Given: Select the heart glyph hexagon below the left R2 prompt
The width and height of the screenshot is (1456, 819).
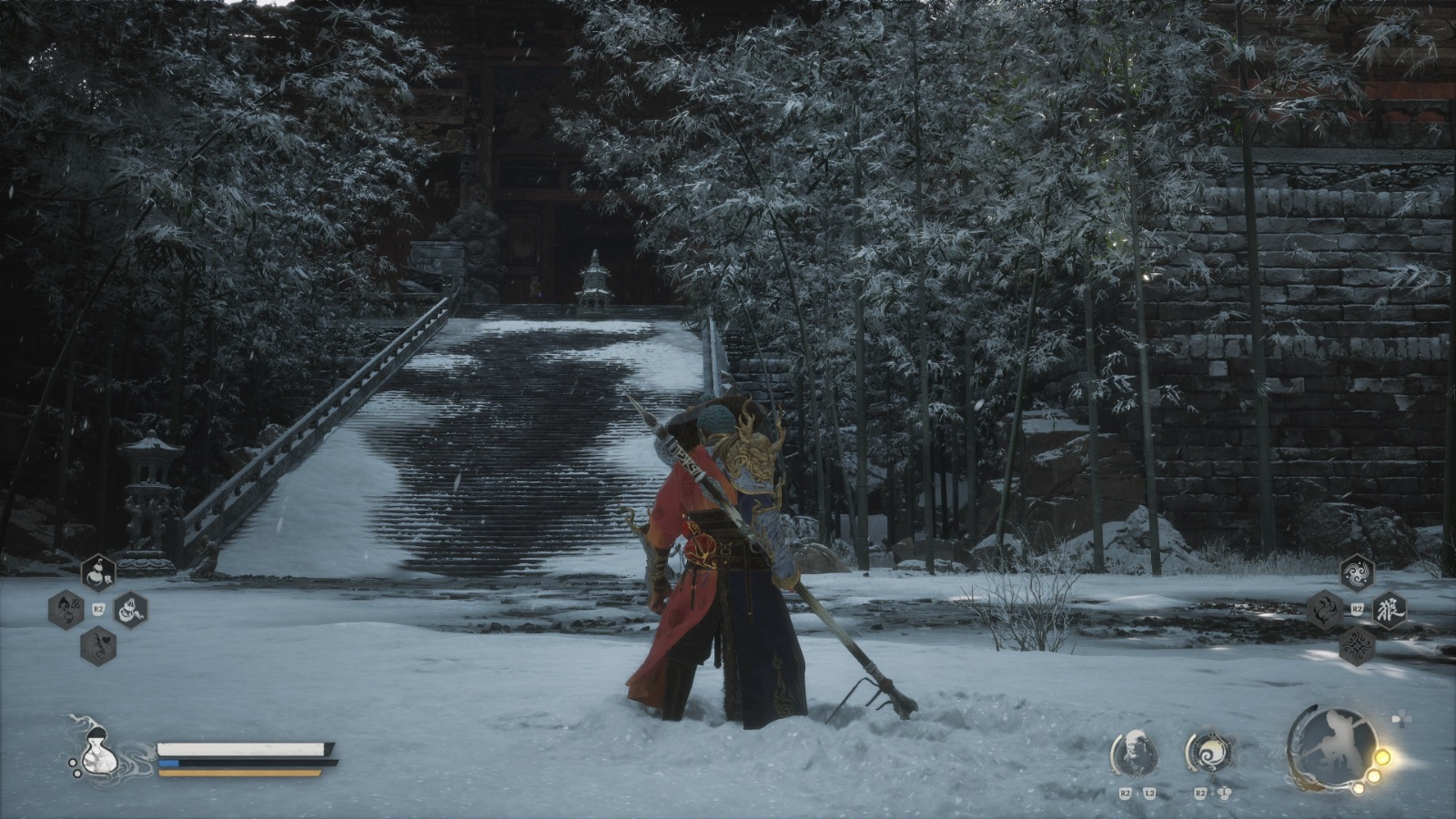Looking at the screenshot, I should click(x=97, y=646).
